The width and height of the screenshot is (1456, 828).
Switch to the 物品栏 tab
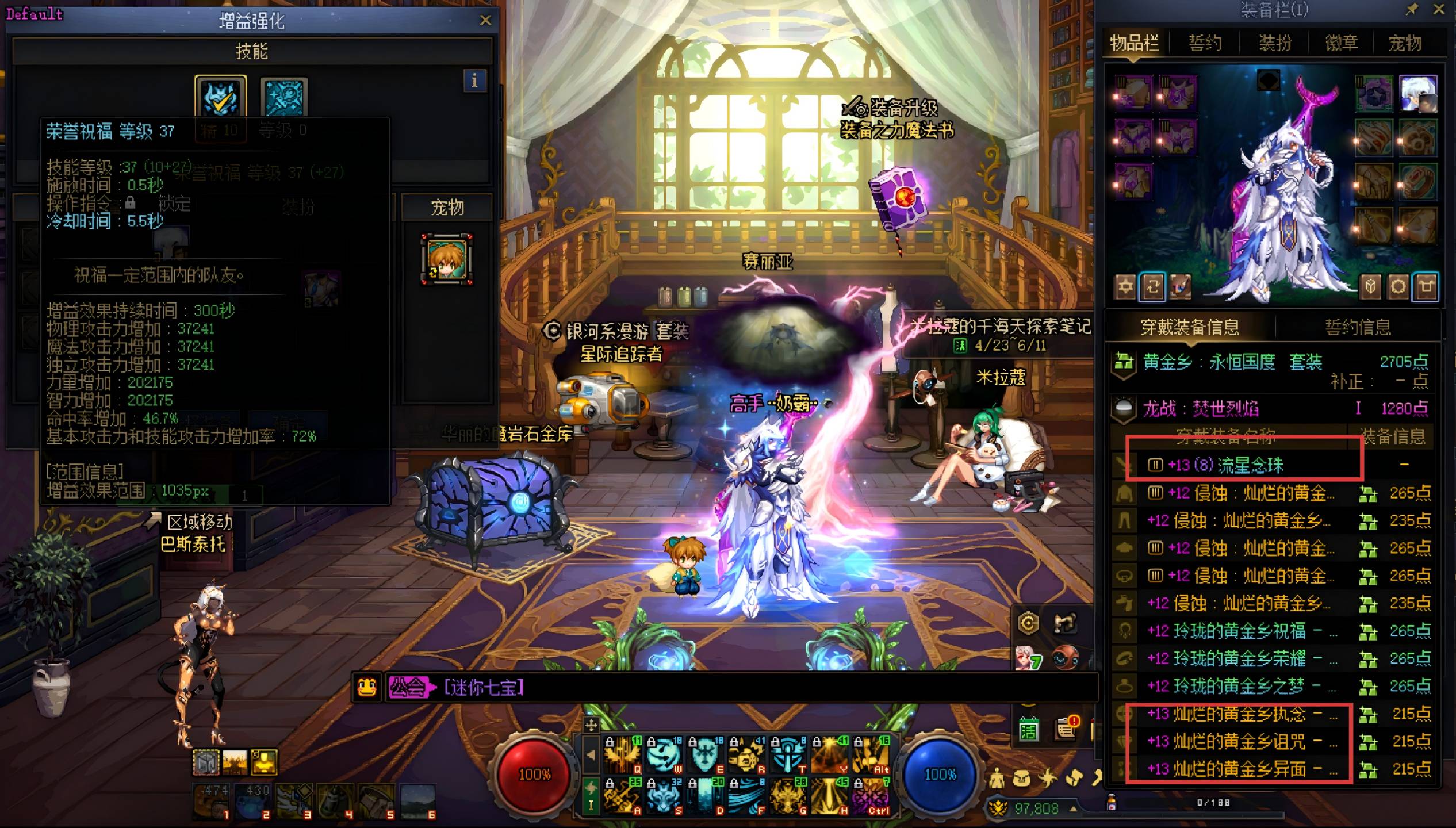pos(1134,43)
